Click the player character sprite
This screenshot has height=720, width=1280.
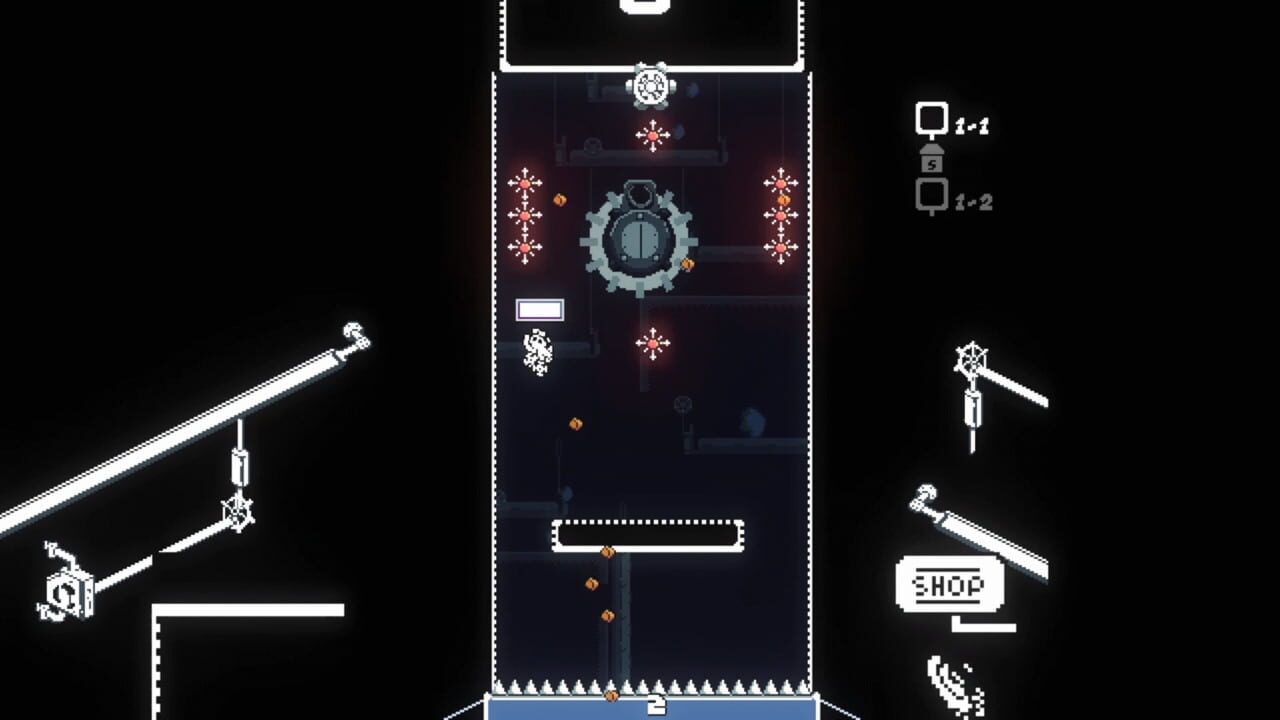[x=537, y=350]
